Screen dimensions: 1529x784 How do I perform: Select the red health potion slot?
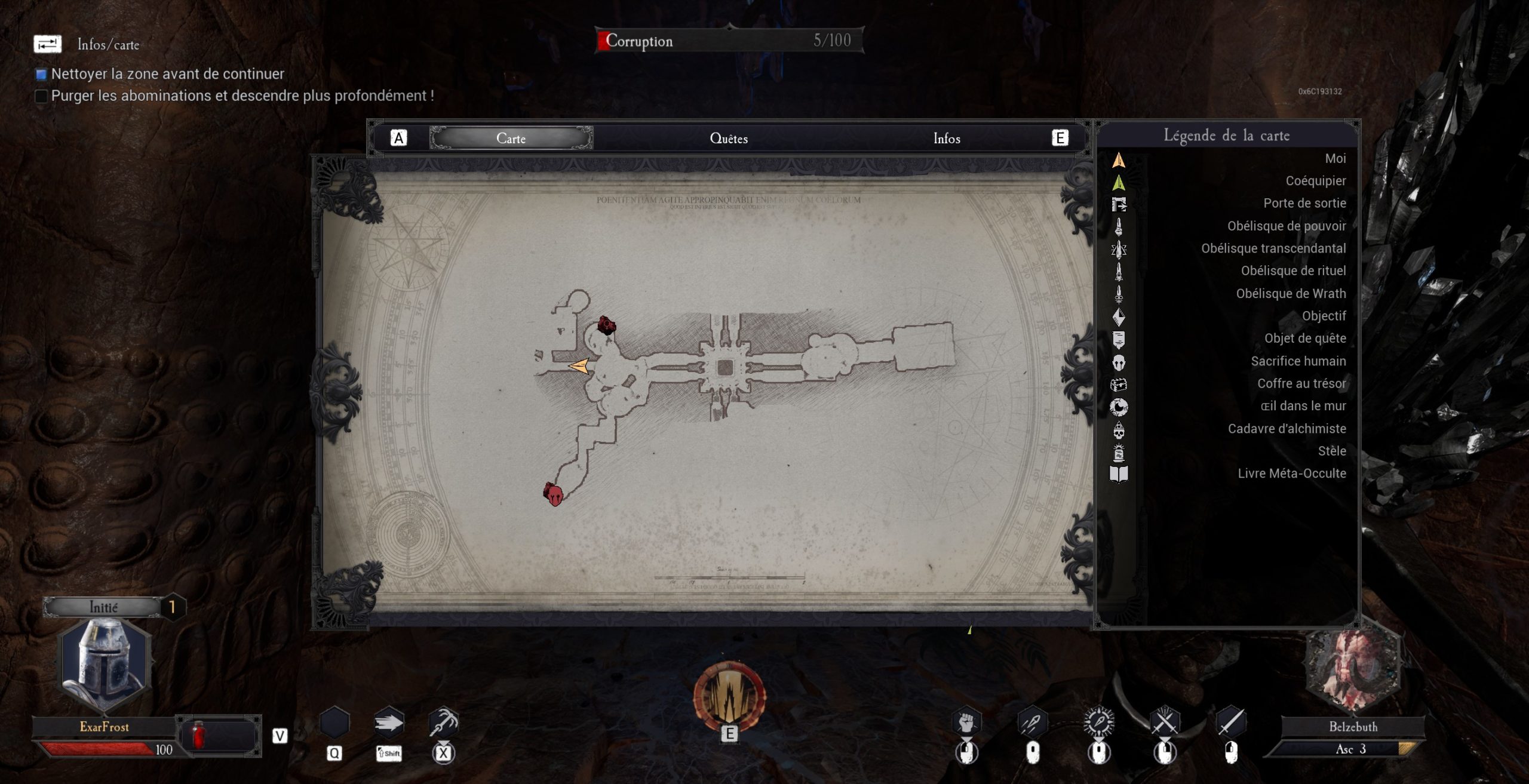coord(199,734)
